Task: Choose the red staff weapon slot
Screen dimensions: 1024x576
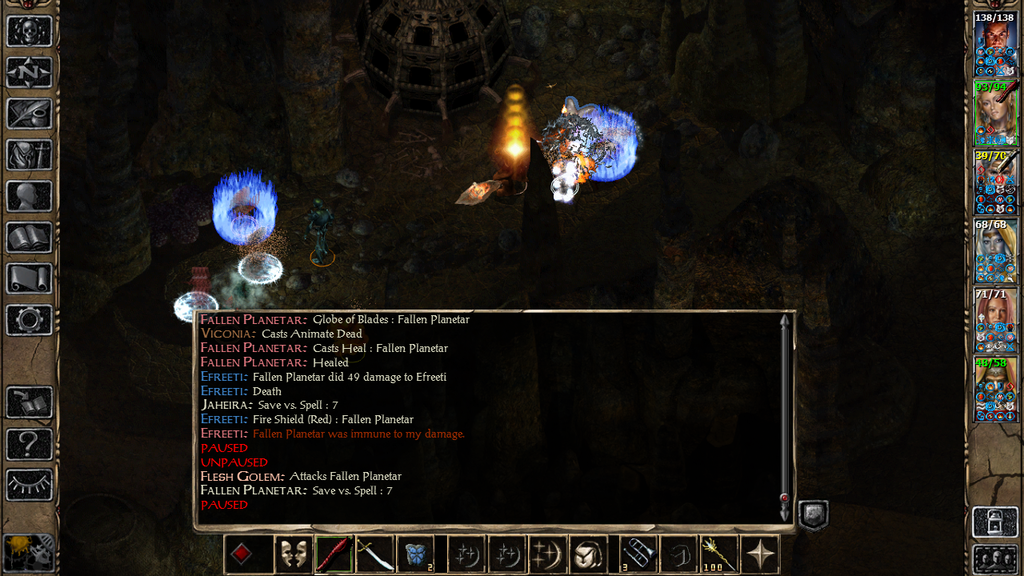Action: click(x=333, y=554)
